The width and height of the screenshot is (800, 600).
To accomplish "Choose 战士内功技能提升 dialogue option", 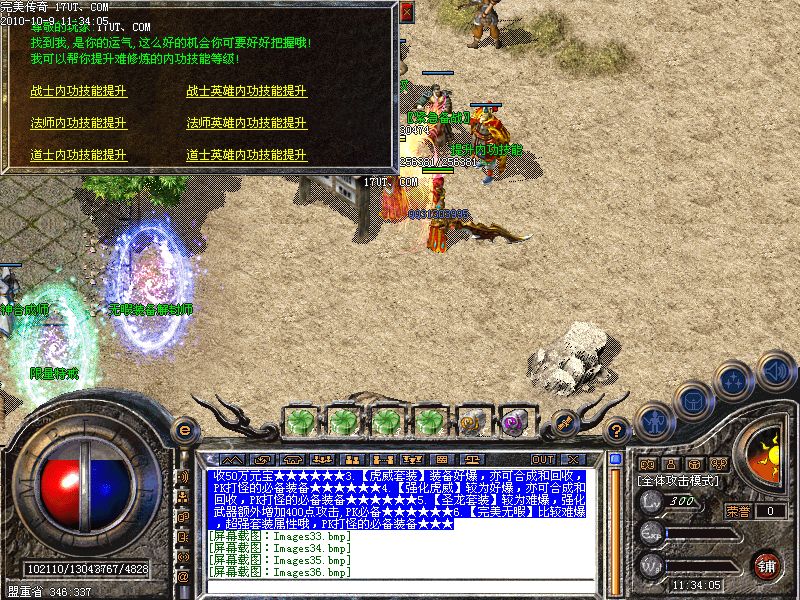I will [78, 90].
